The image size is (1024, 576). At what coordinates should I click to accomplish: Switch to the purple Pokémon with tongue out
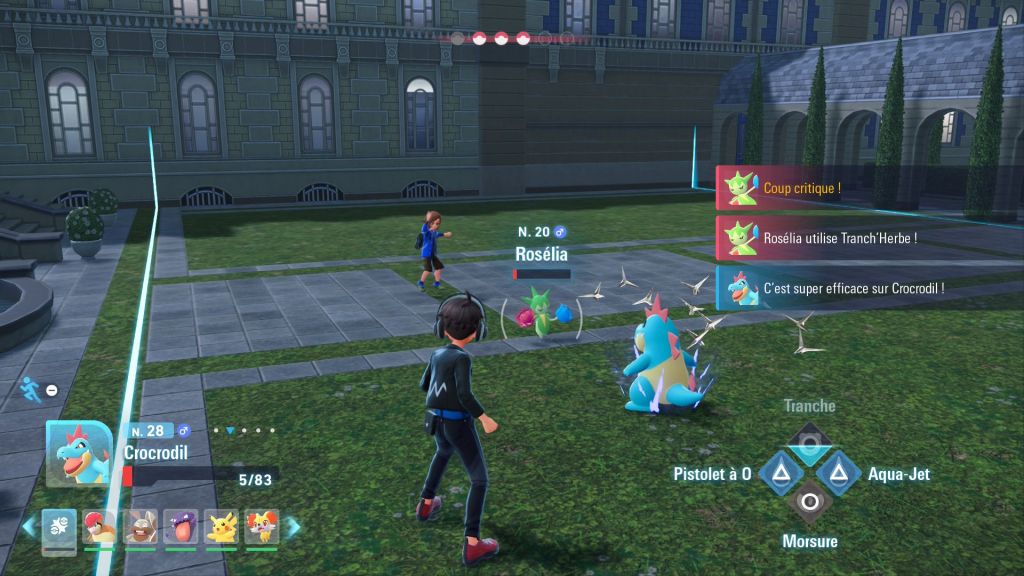pos(180,526)
